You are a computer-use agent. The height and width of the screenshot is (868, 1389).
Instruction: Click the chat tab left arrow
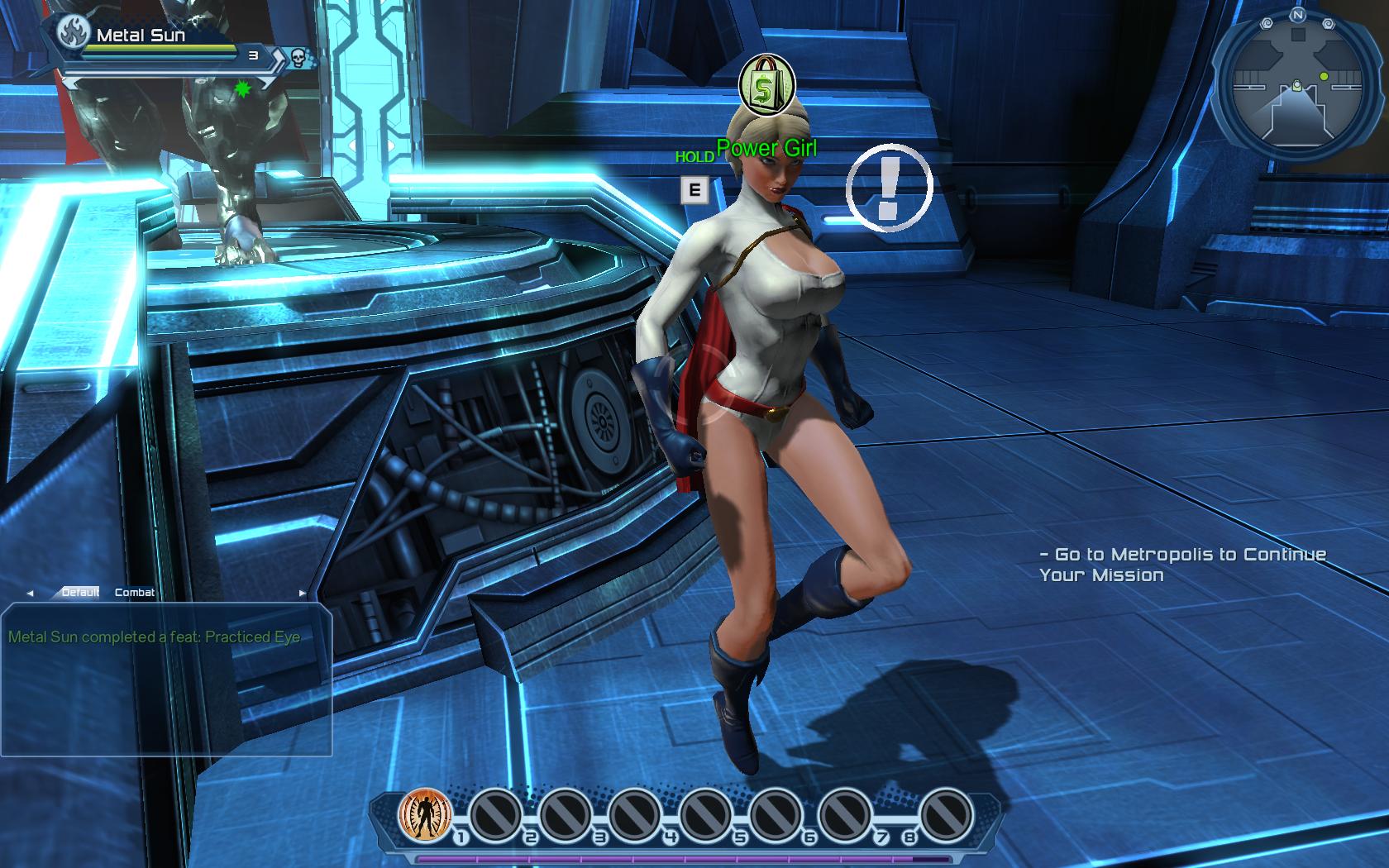tap(31, 594)
